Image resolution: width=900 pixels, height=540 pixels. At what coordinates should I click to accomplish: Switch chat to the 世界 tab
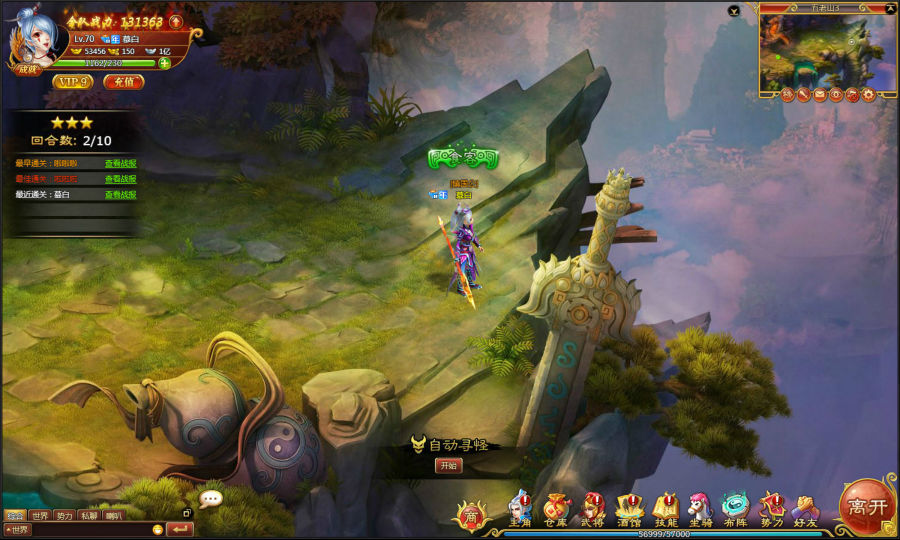[40, 516]
